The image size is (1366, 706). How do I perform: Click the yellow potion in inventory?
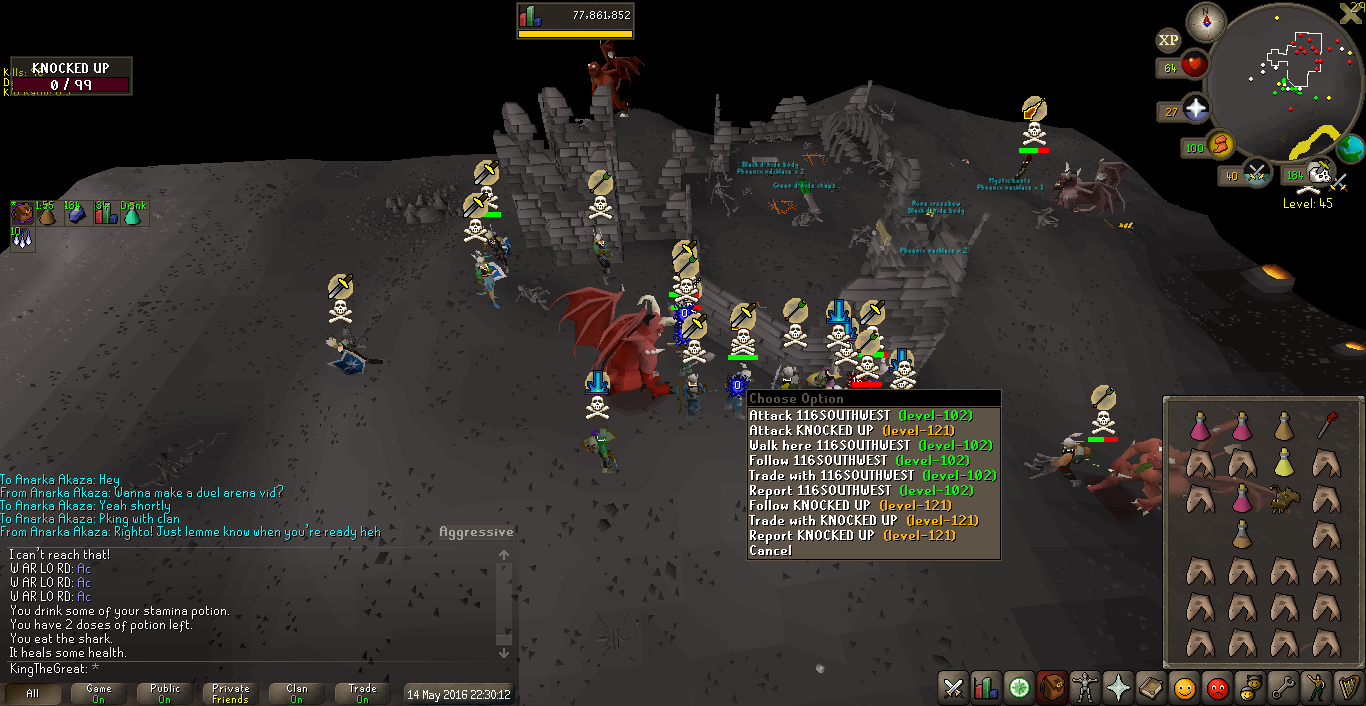click(x=1284, y=462)
